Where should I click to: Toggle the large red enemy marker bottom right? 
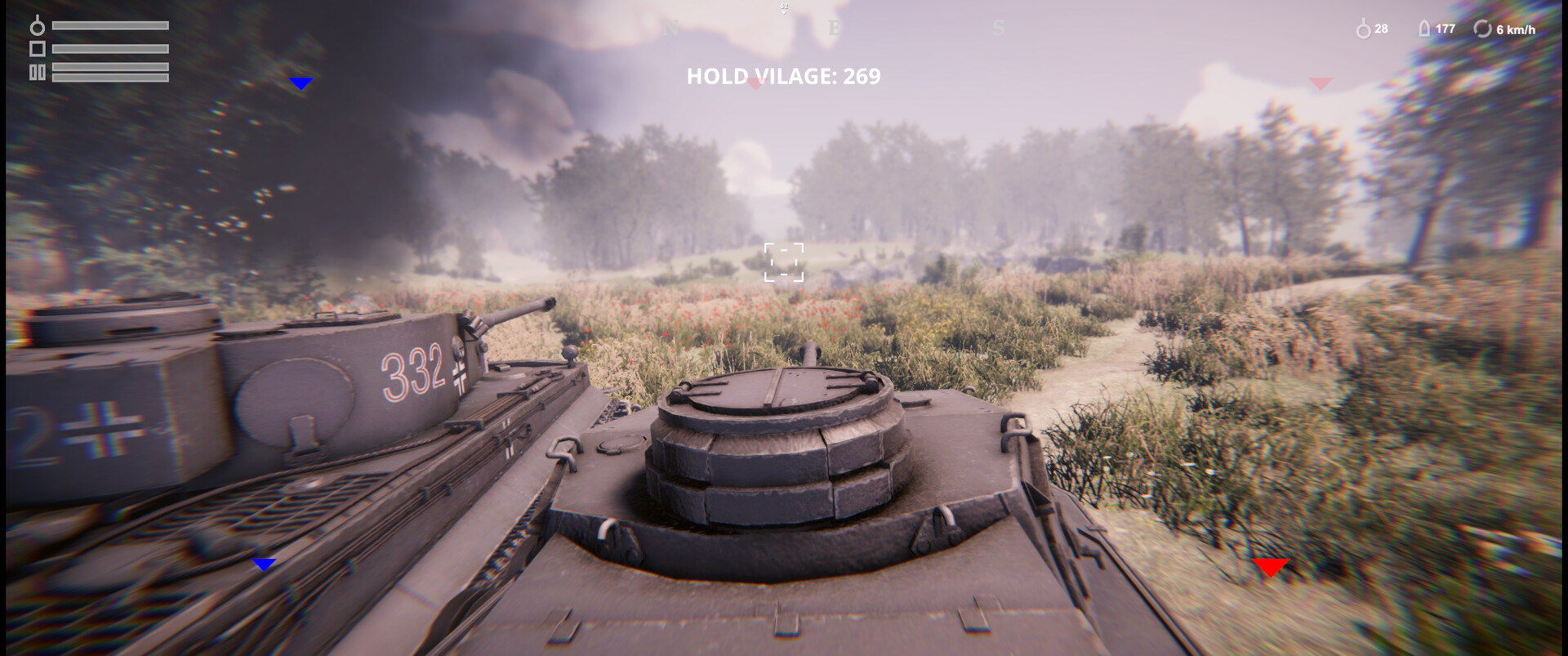(x=1272, y=565)
